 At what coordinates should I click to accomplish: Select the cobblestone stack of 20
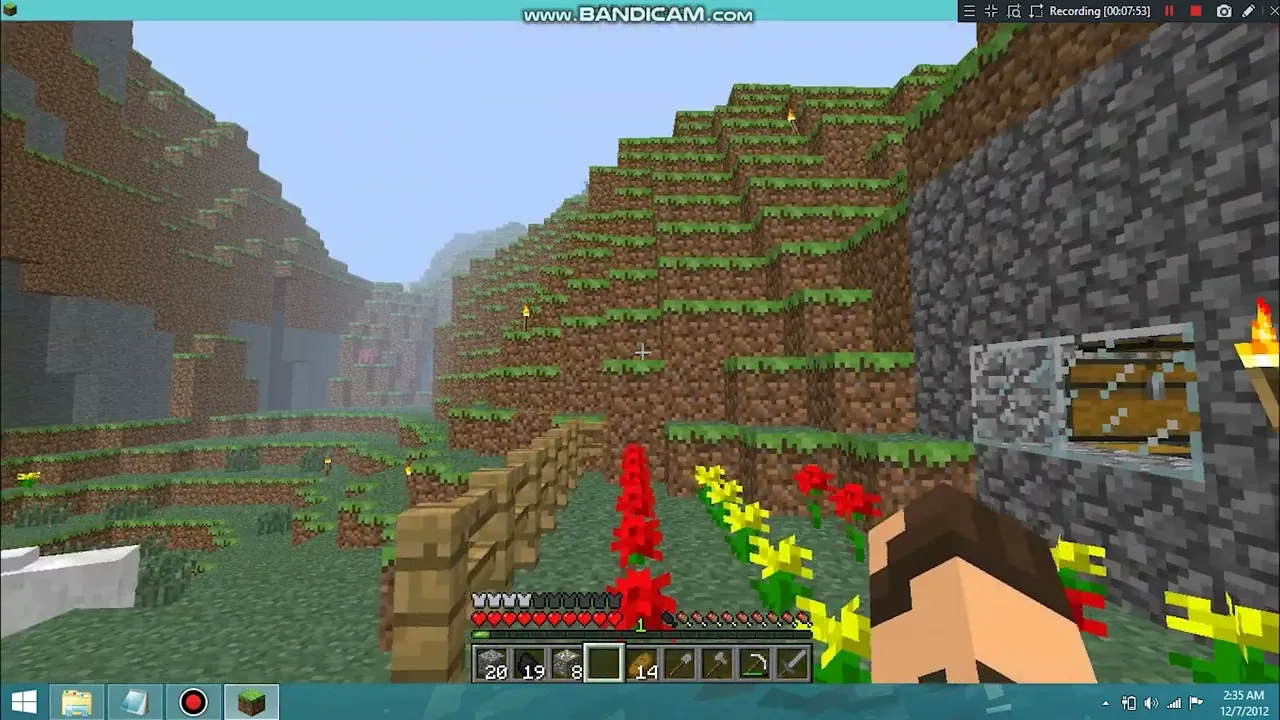(x=492, y=664)
